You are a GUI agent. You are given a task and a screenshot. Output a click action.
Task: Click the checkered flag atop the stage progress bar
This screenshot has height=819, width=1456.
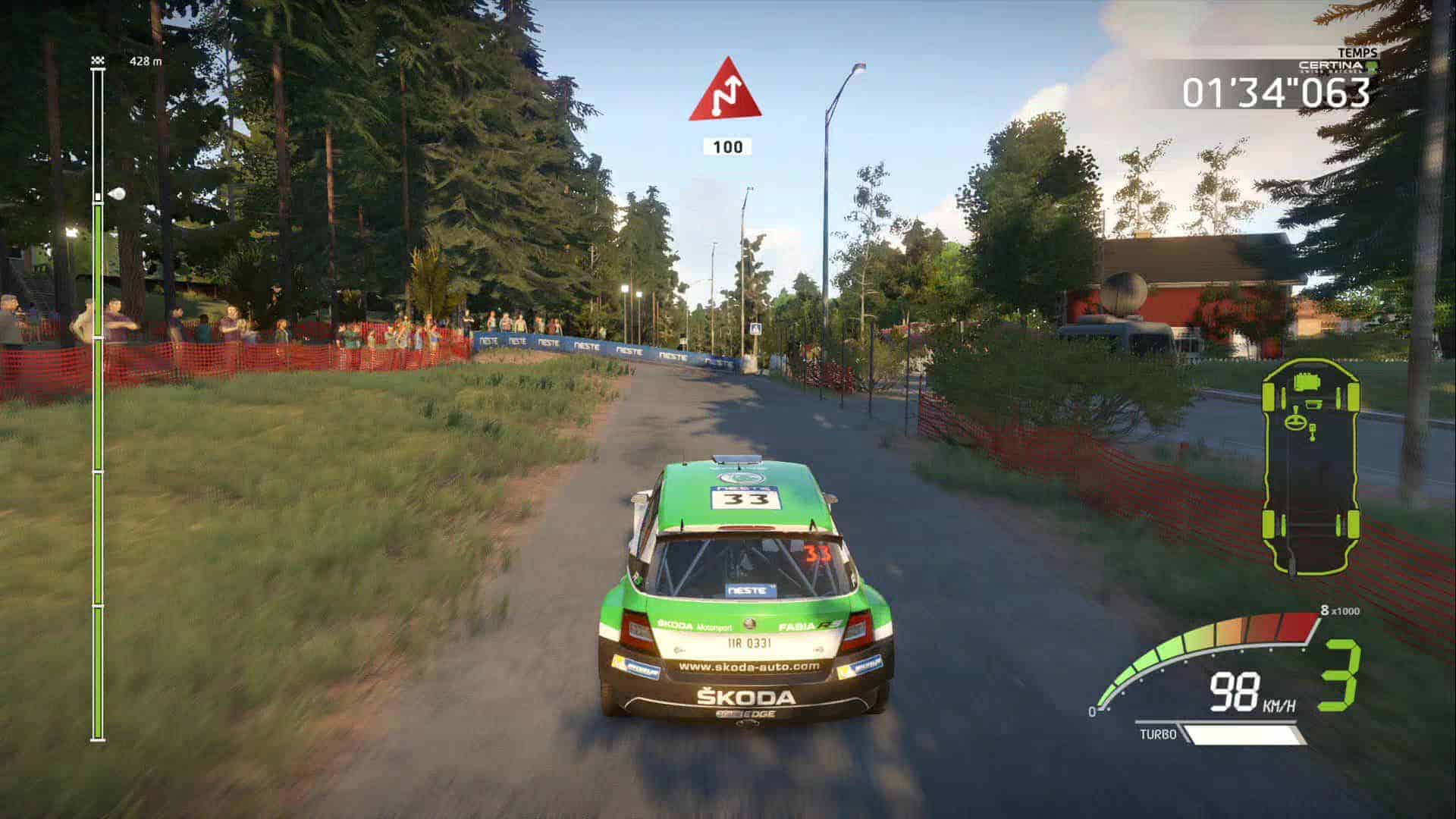tap(97, 61)
